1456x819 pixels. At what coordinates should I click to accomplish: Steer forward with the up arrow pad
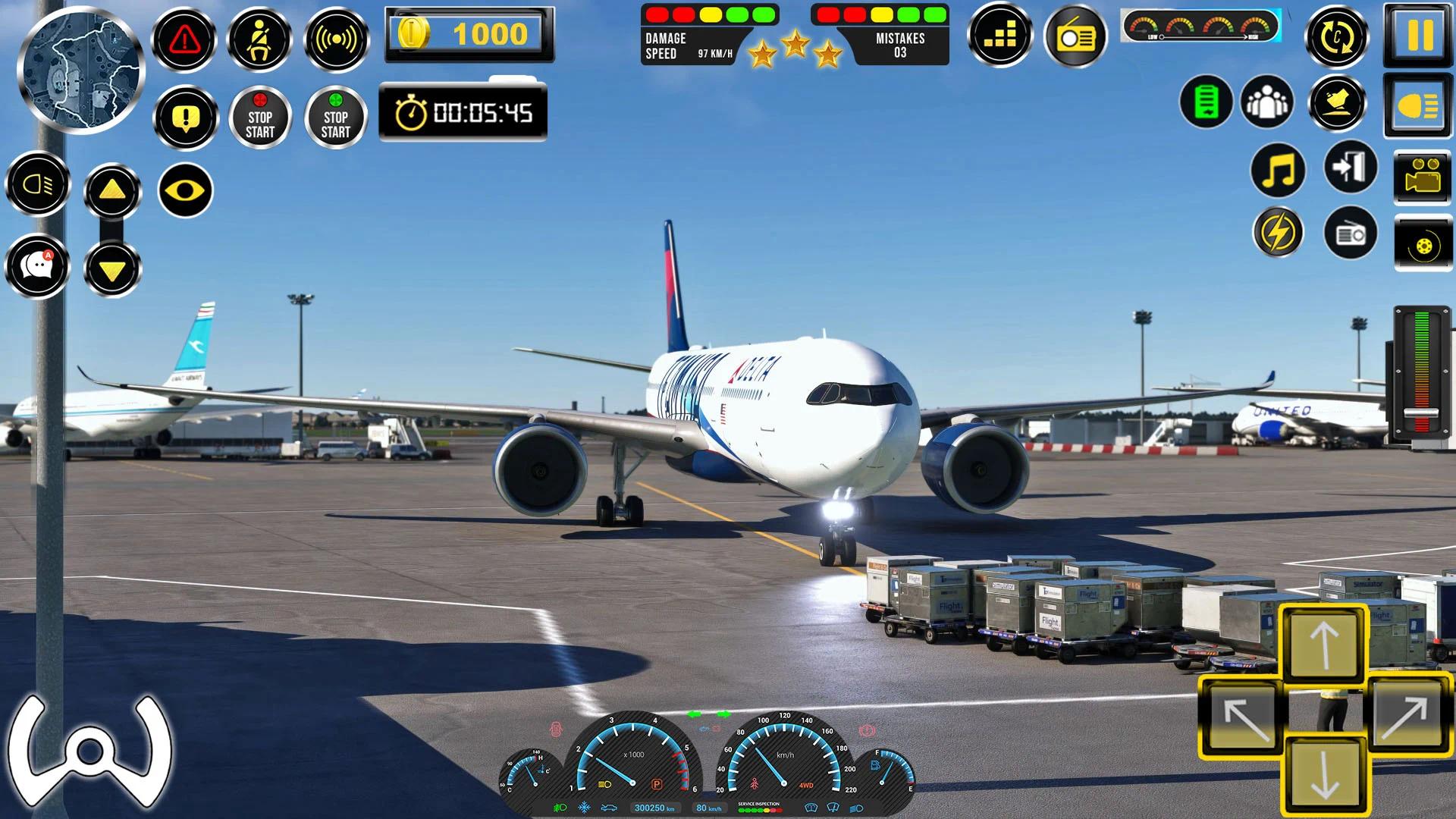(1324, 642)
